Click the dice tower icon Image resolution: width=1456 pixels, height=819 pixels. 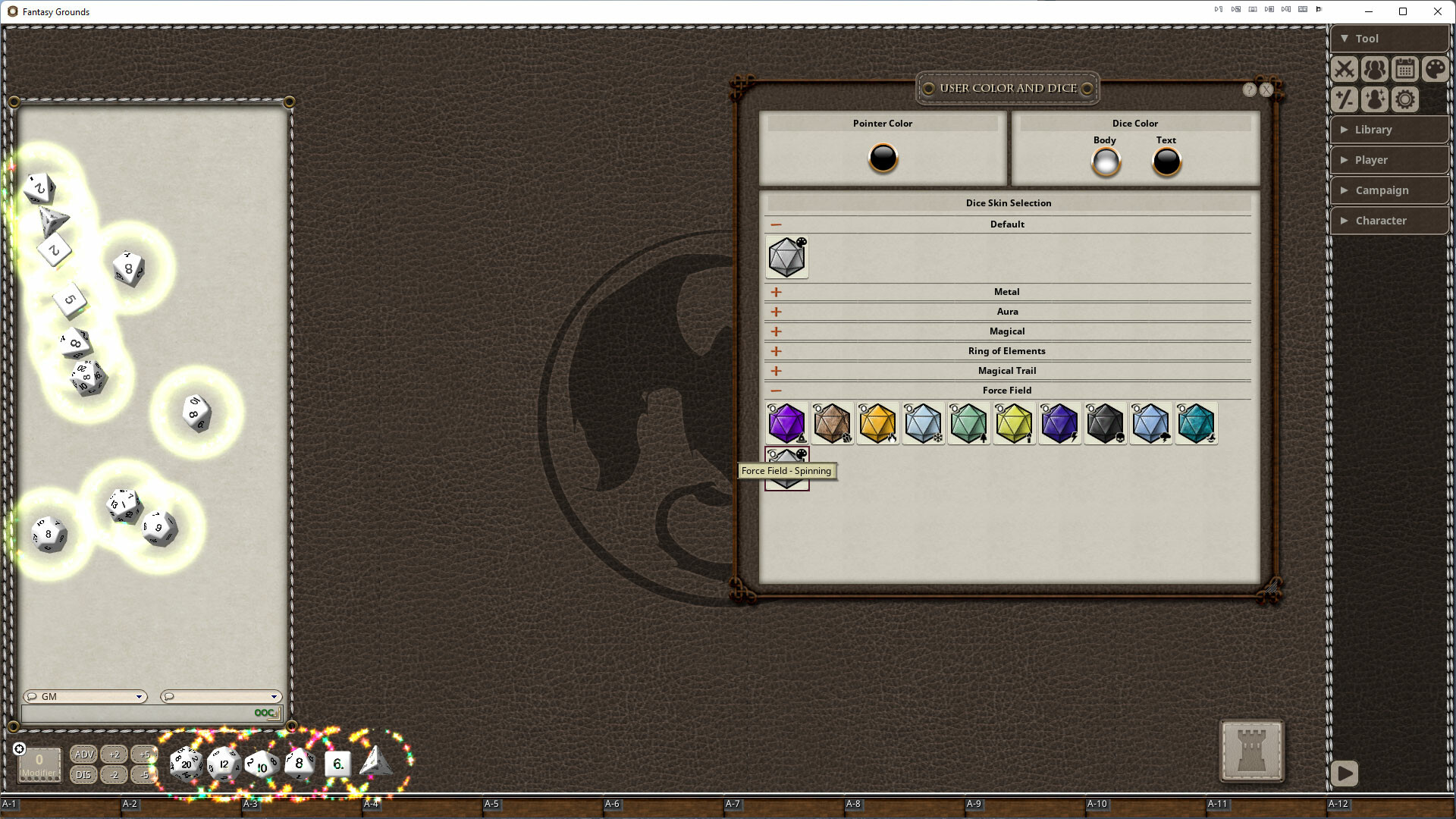1251,752
